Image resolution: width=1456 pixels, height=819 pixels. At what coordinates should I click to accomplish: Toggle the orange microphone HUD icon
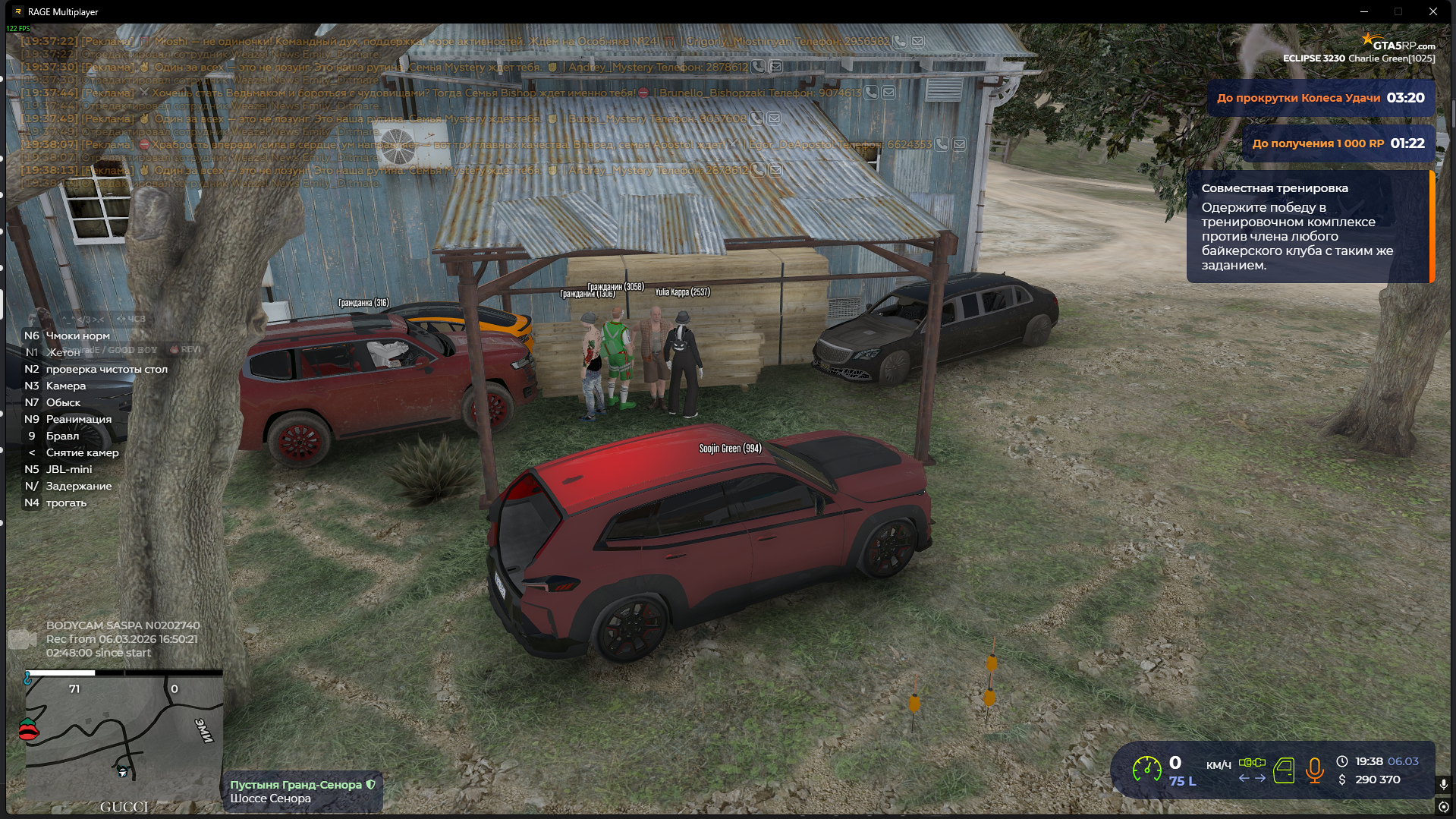pos(1315,770)
